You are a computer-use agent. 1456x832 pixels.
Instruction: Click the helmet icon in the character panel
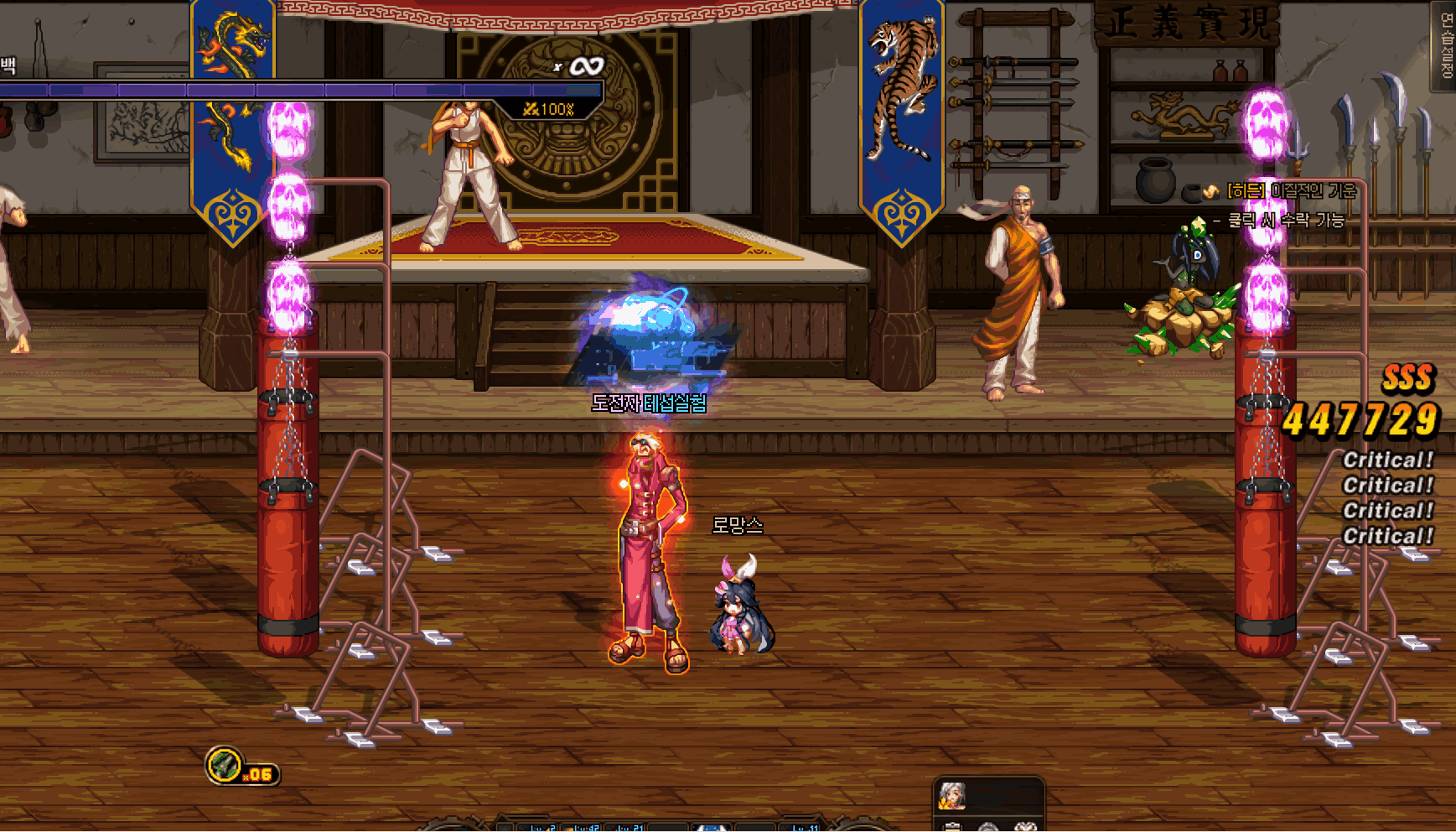(x=989, y=829)
